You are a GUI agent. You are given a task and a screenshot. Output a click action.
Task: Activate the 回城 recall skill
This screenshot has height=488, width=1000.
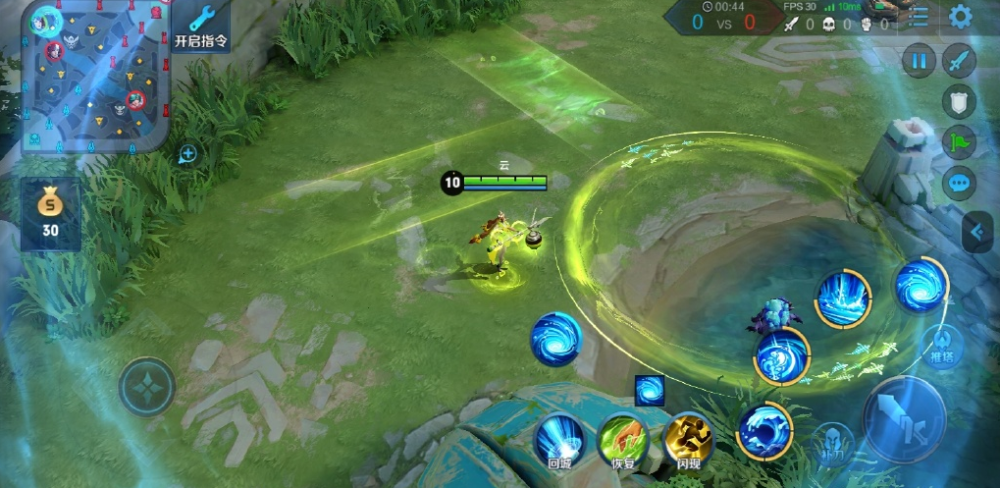pos(559,440)
